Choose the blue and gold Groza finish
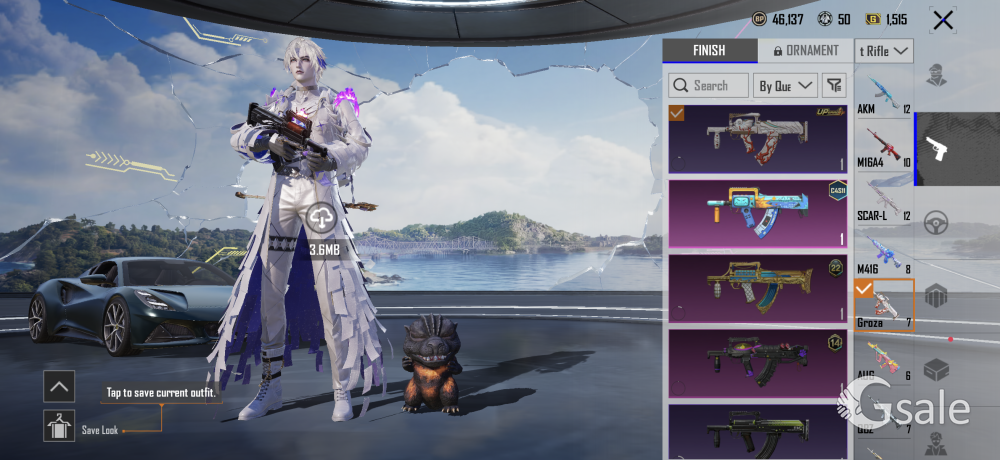Screen dimensions: 1000x460 tap(758, 213)
